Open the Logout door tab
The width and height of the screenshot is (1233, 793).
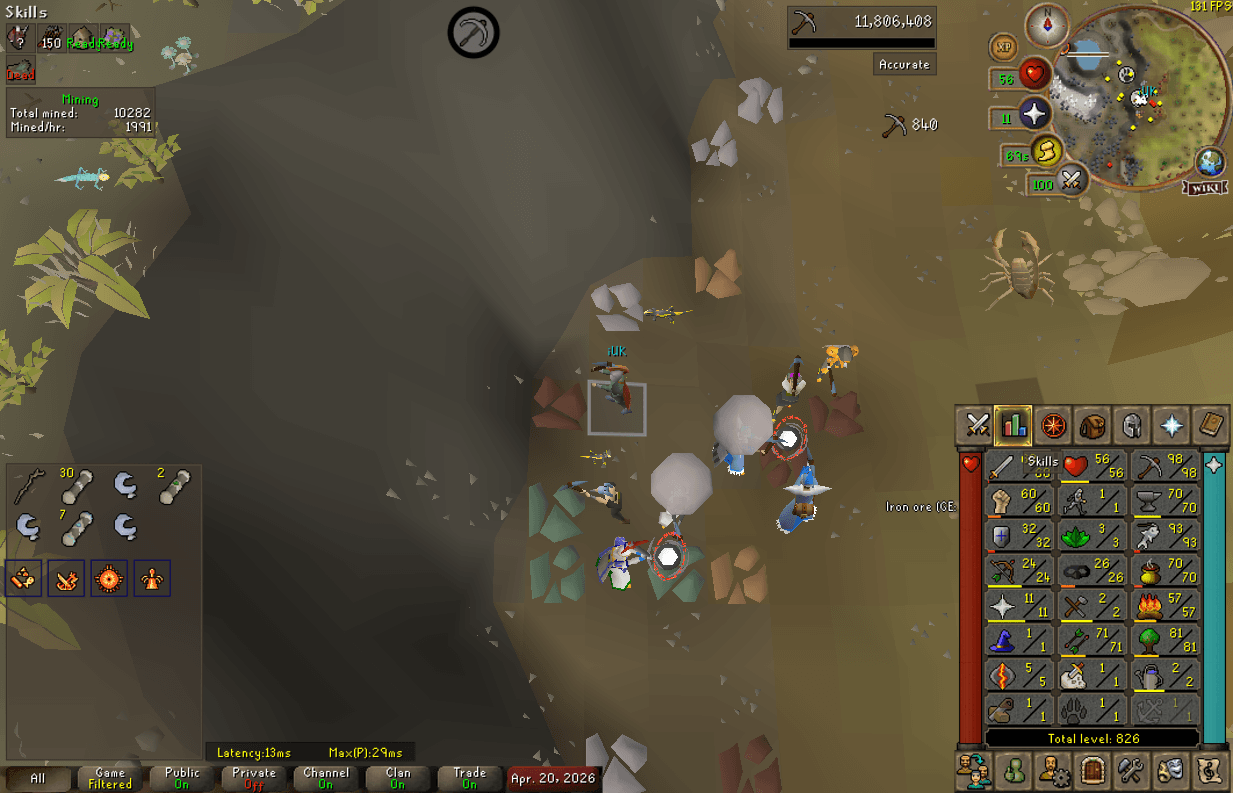[x=1092, y=771]
